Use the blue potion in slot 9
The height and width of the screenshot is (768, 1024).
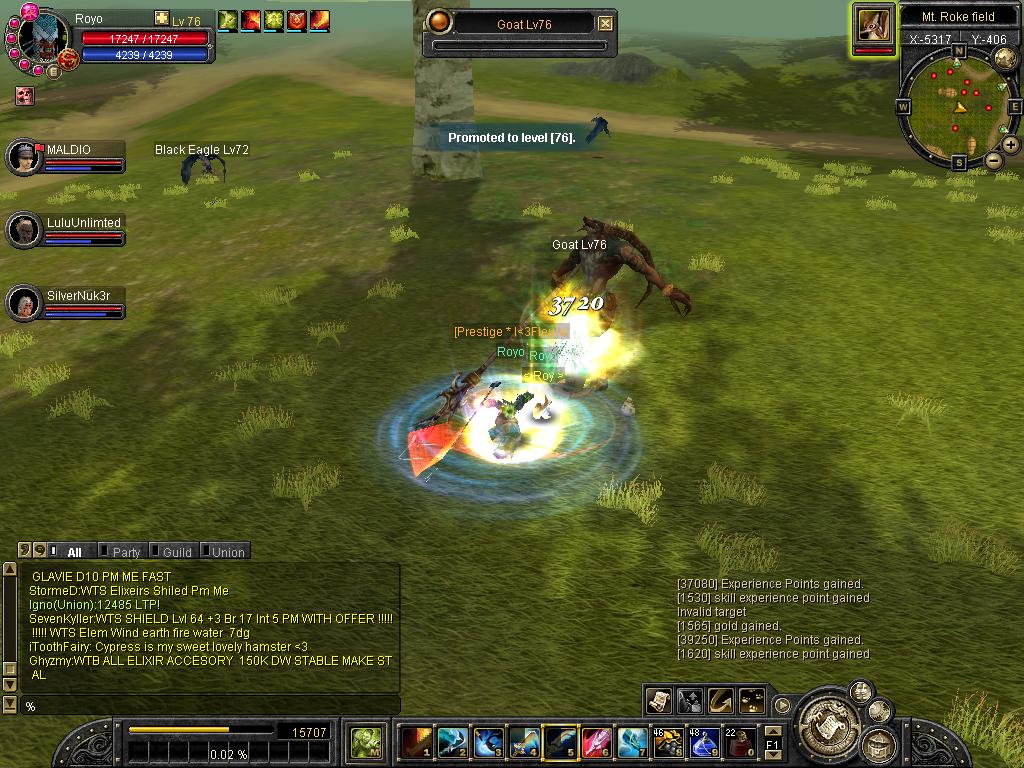tap(704, 743)
